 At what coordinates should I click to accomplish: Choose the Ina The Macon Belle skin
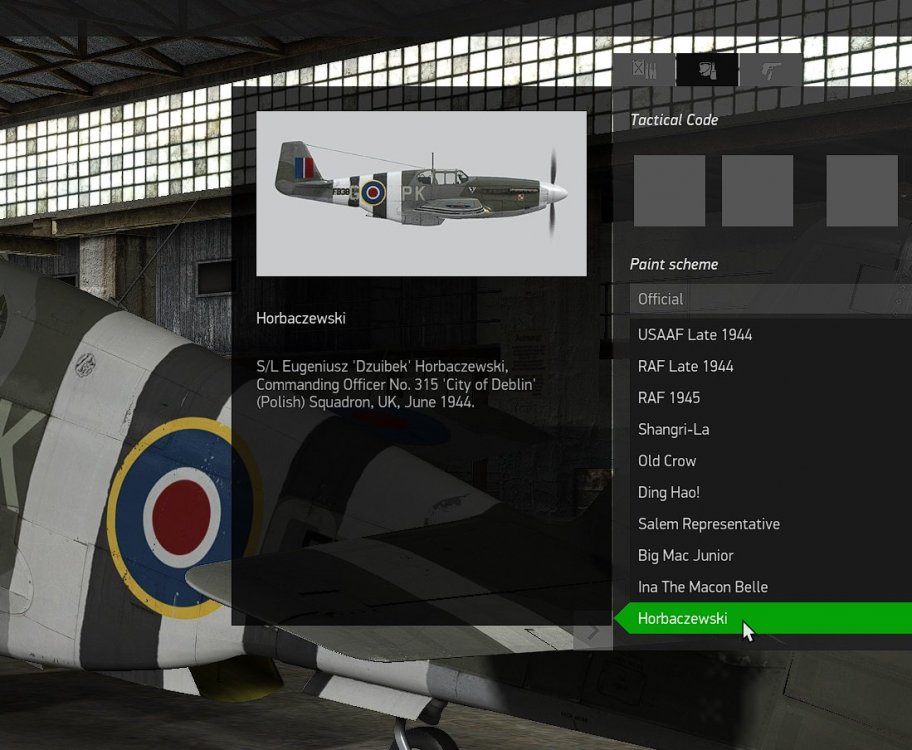703,587
